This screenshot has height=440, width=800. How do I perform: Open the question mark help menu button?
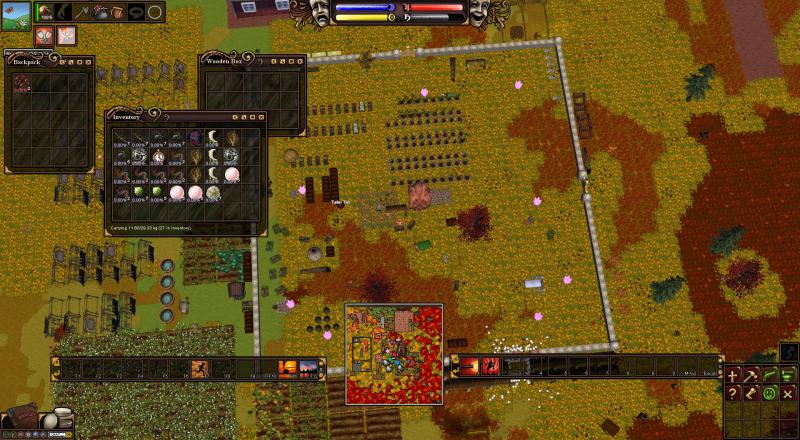[x=733, y=393]
